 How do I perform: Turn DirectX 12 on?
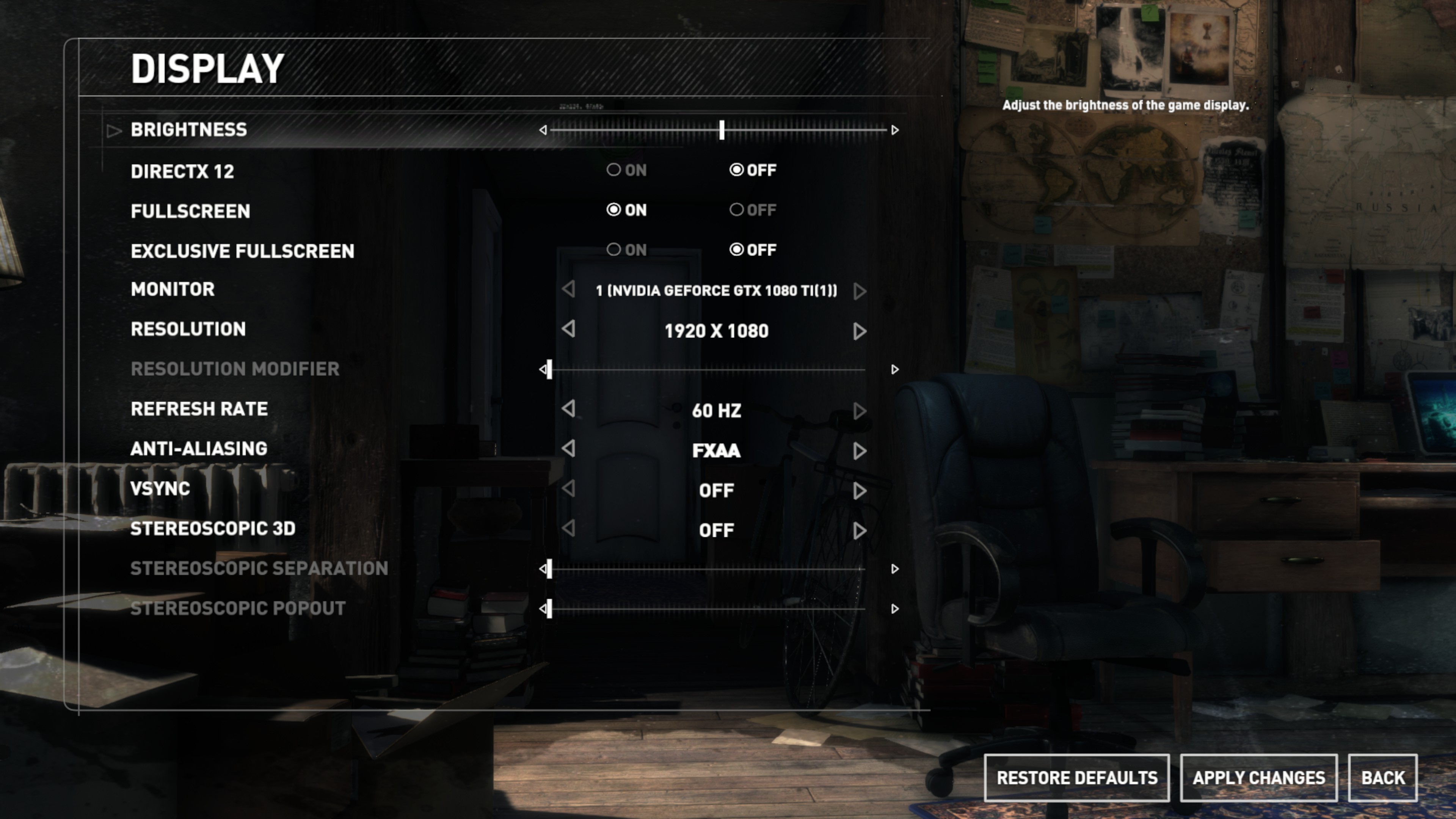coord(614,169)
